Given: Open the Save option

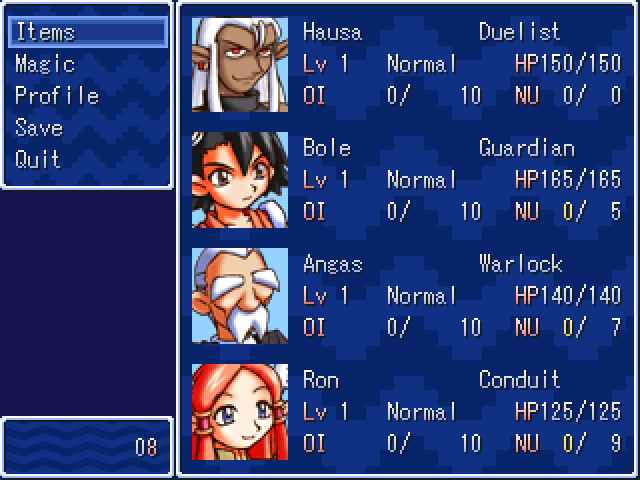Looking at the screenshot, I should [39, 128].
